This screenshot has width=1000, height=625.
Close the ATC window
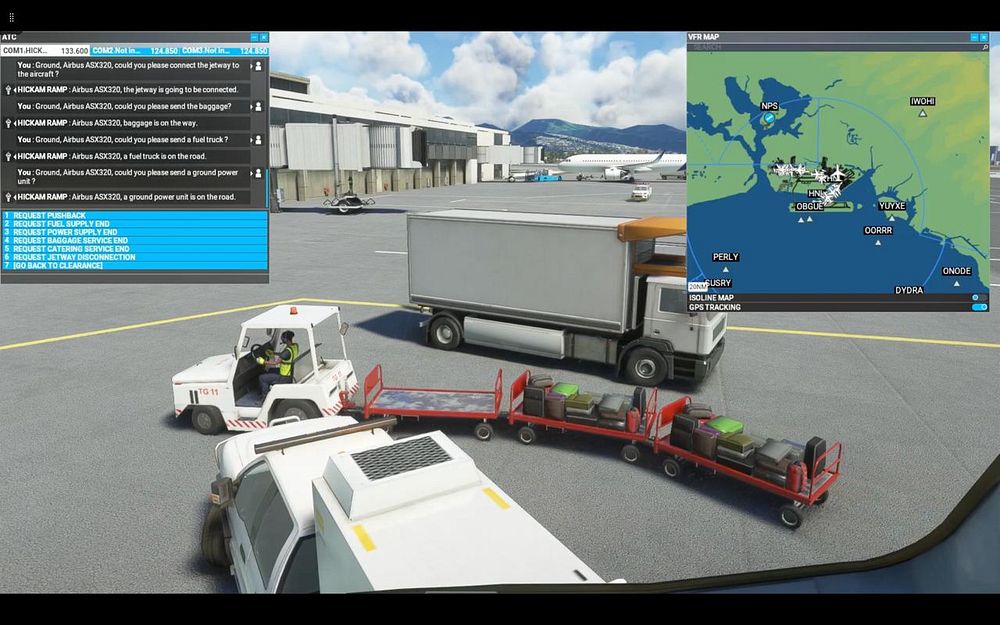click(x=264, y=37)
